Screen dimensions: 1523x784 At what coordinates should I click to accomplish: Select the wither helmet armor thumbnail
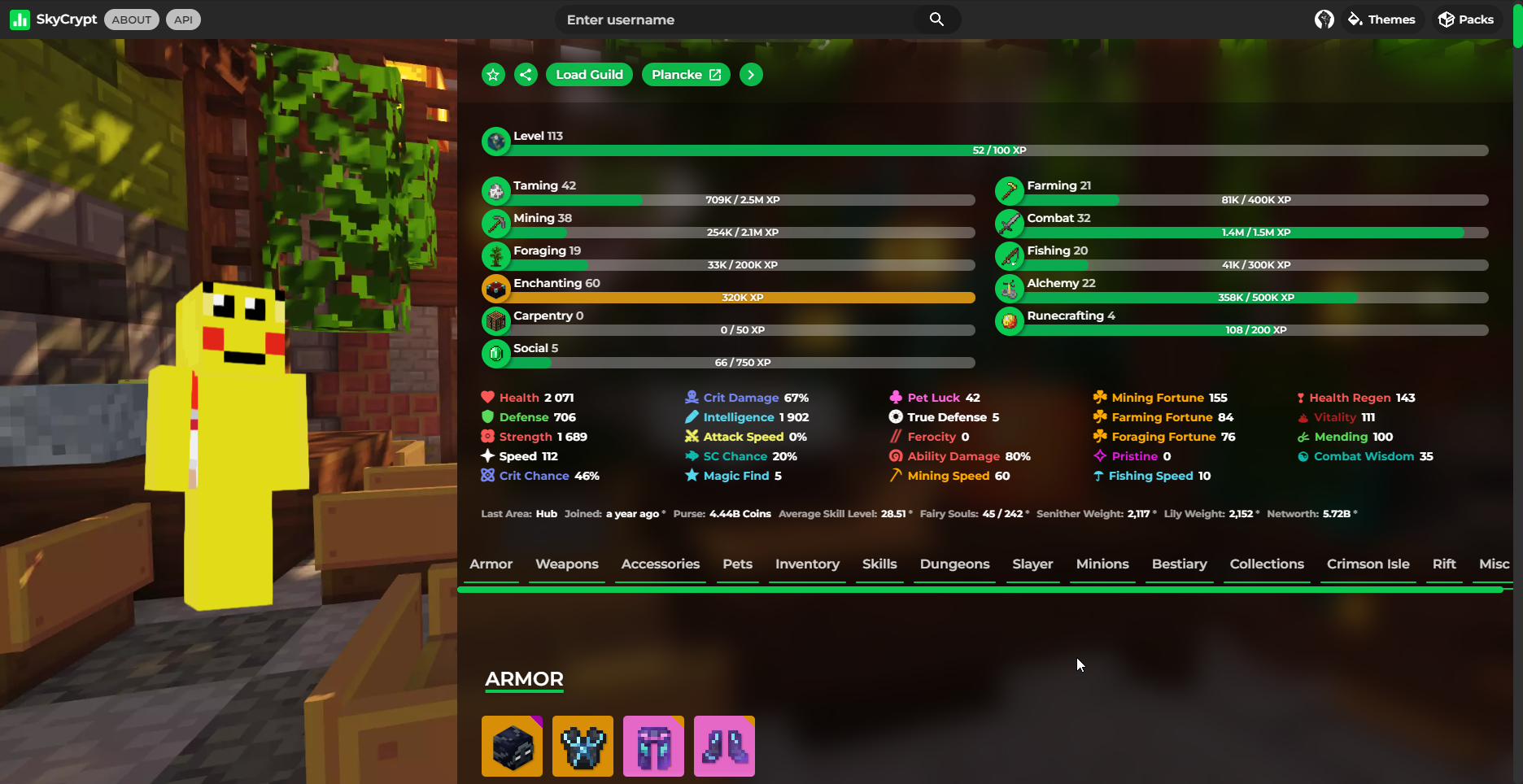coord(512,746)
